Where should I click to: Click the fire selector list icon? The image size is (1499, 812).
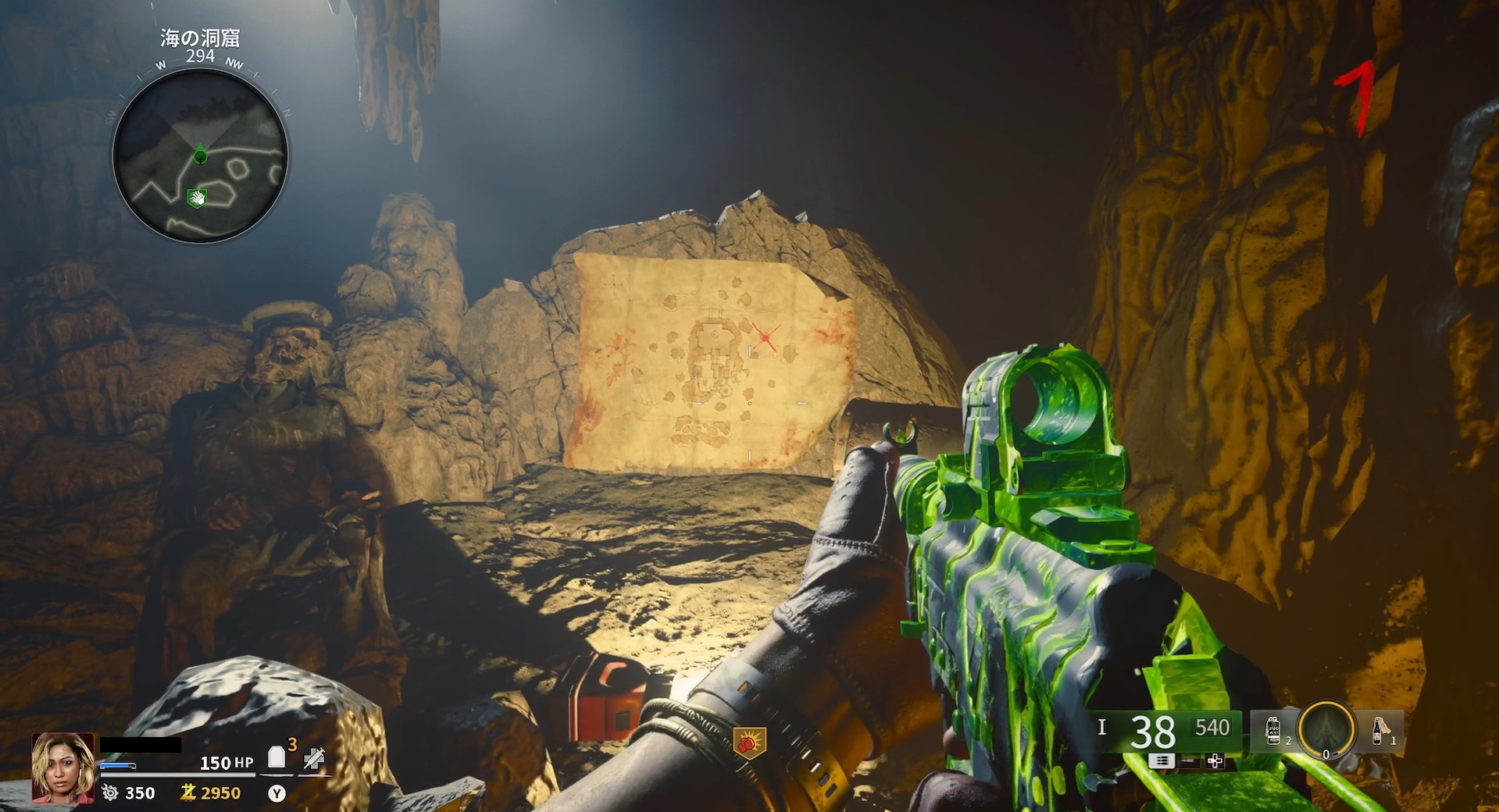pos(1161,760)
